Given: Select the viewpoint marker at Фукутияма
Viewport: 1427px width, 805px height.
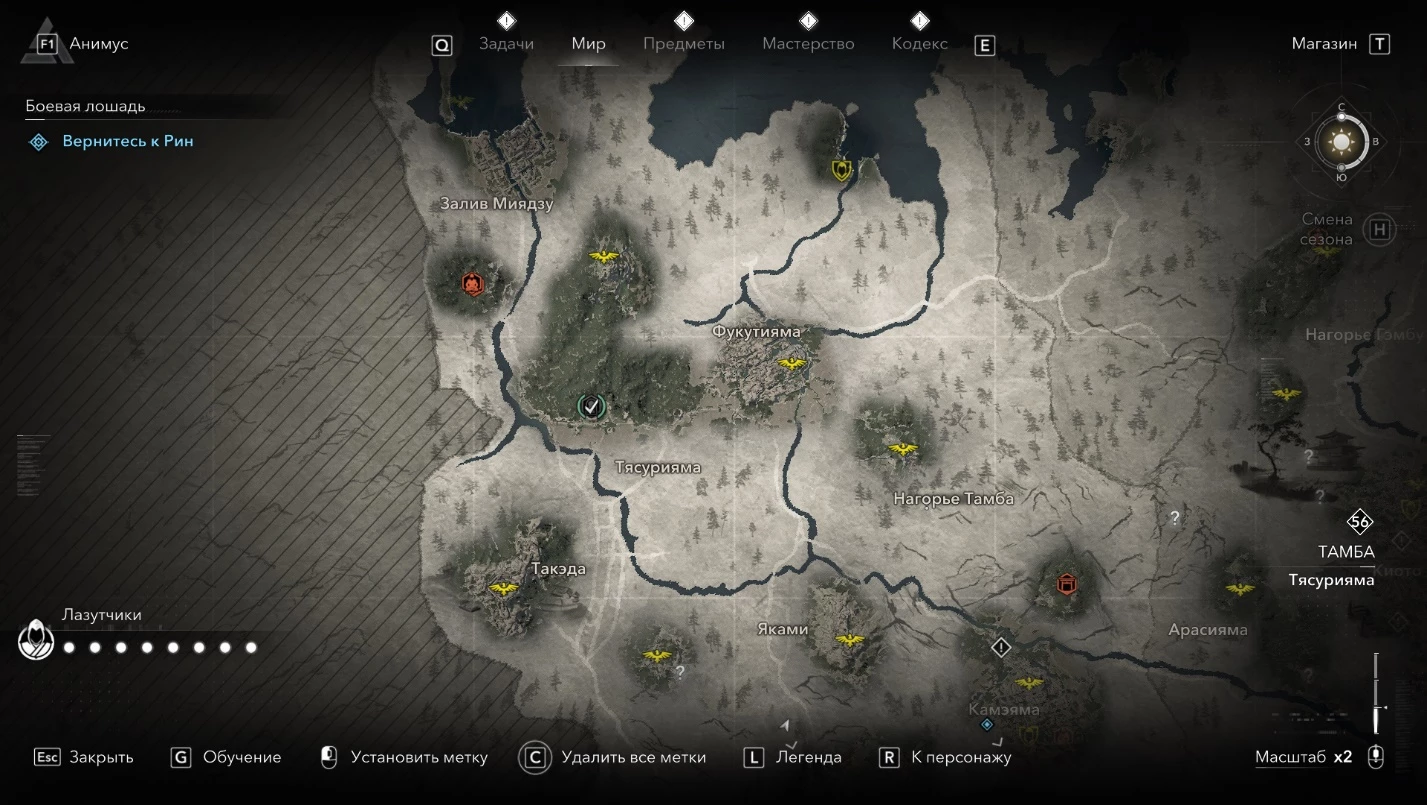Looking at the screenshot, I should pyautogui.click(x=792, y=363).
